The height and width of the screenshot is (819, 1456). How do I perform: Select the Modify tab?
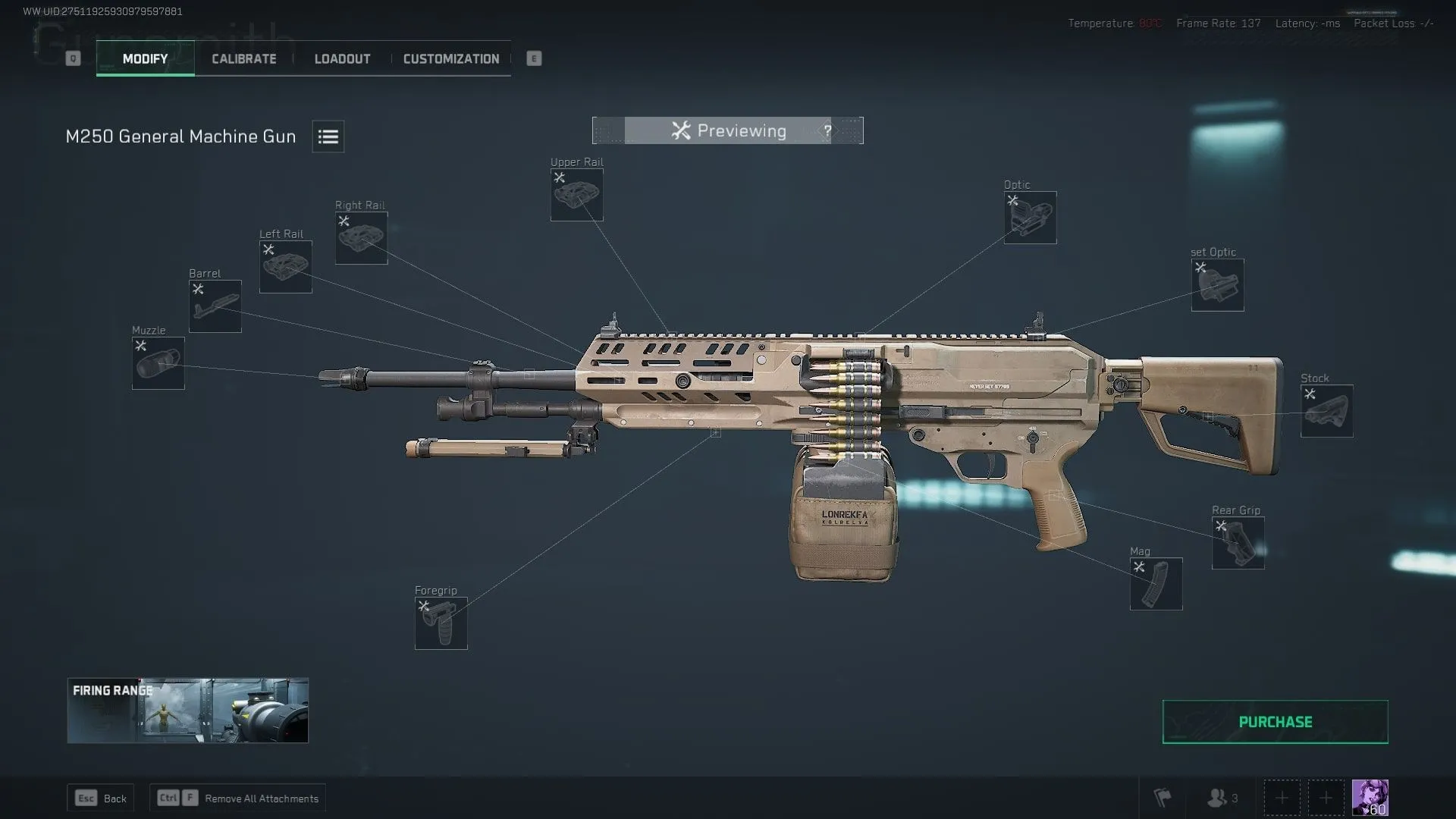145,59
